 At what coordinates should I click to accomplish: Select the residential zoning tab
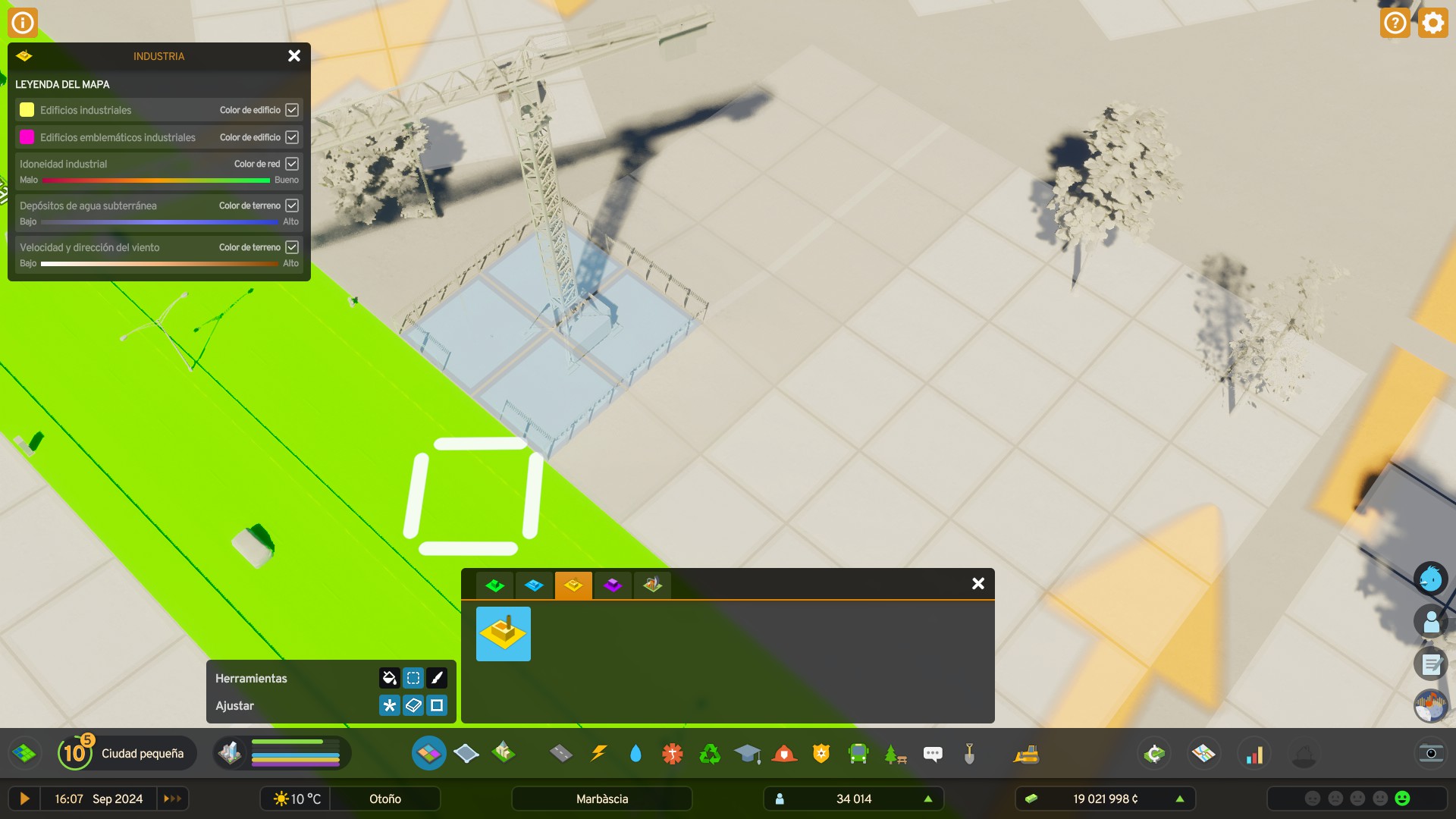pos(495,585)
